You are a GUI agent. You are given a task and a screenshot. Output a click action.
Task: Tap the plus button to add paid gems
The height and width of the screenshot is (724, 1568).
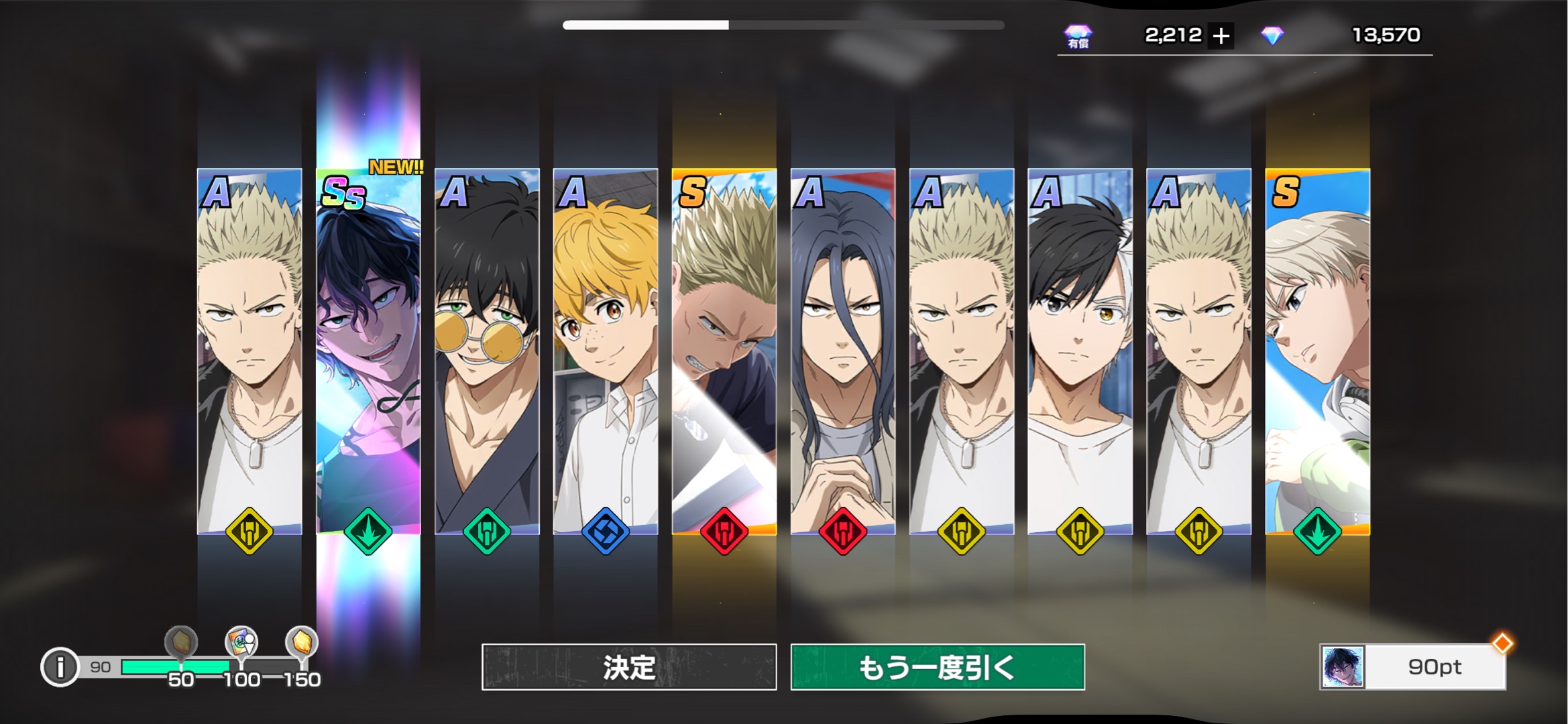click(x=1221, y=36)
